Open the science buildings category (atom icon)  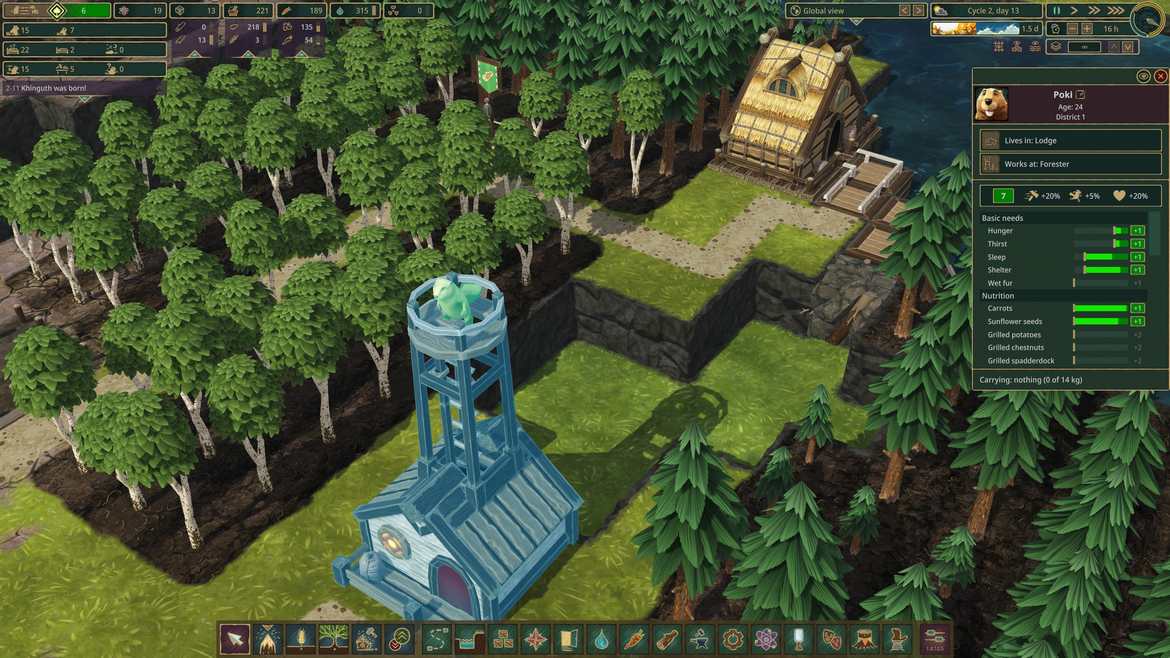766,638
